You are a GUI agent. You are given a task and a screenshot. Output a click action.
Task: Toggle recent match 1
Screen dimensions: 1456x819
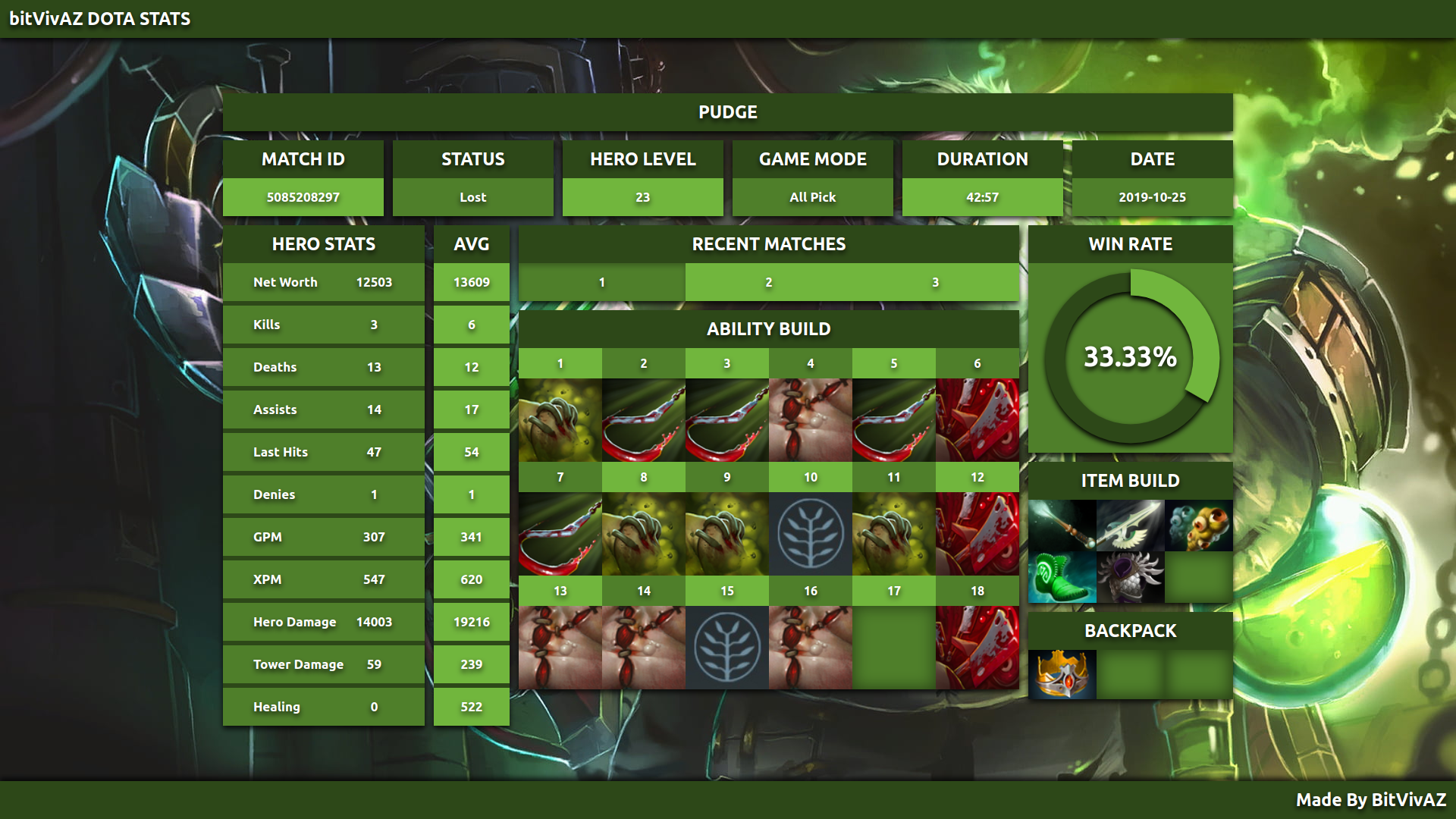tap(601, 282)
